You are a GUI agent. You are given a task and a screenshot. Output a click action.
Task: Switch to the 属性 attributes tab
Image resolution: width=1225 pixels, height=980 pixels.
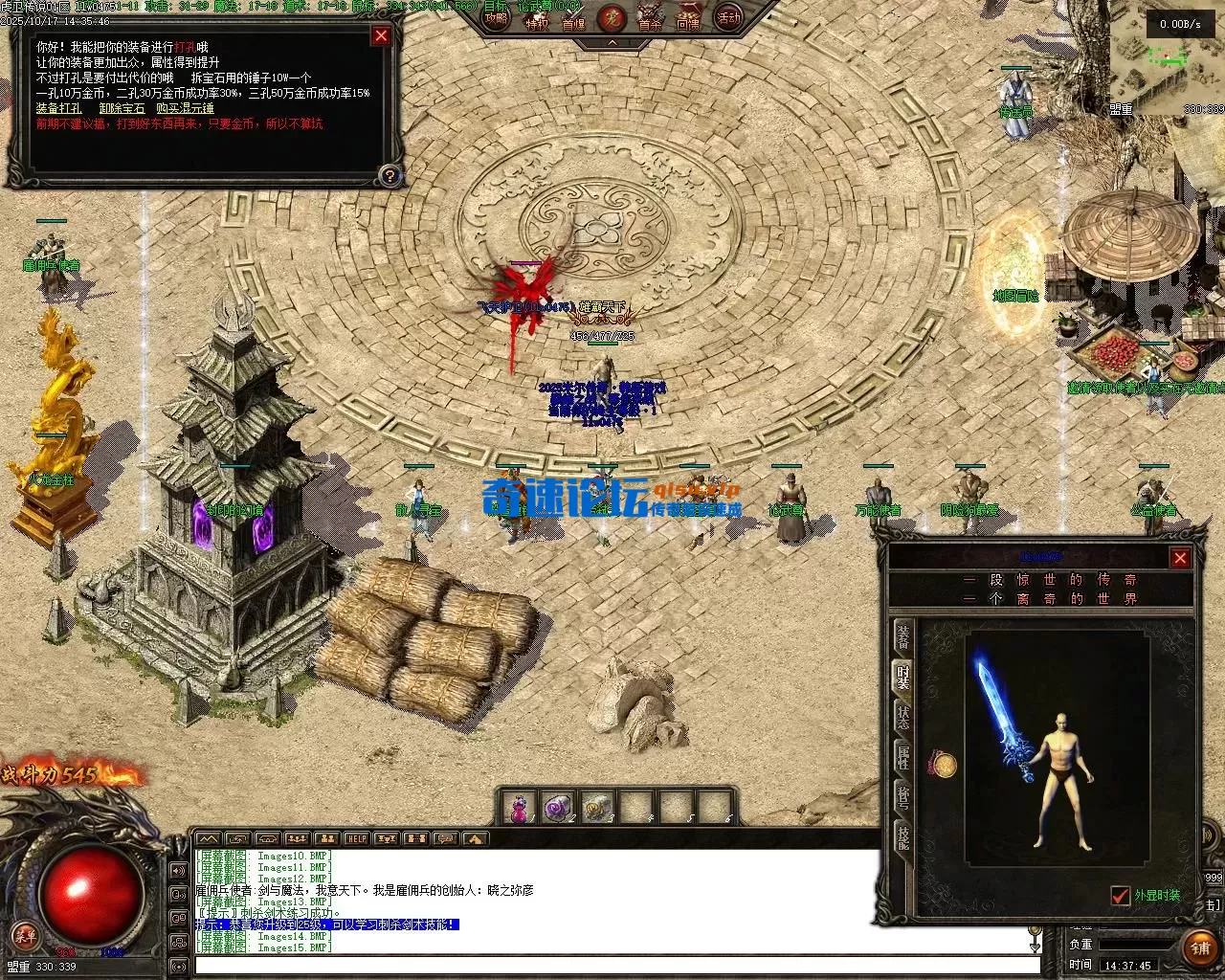point(902,757)
